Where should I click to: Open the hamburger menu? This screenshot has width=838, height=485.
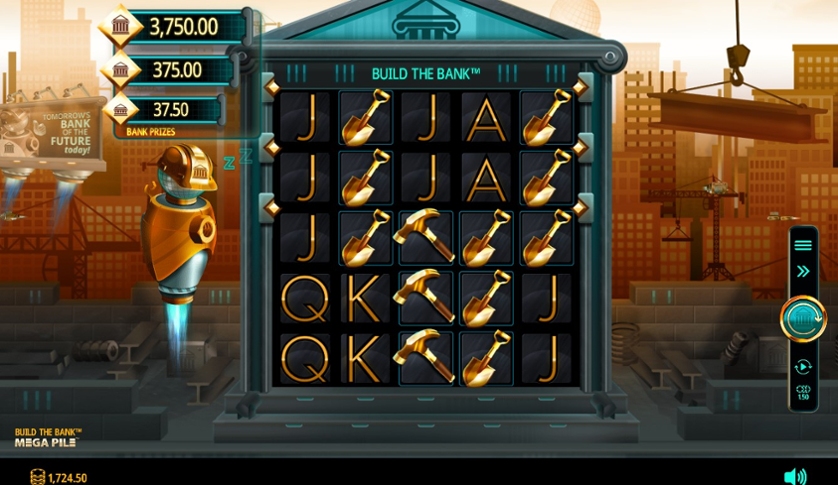pyautogui.click(x=802, y=244)
